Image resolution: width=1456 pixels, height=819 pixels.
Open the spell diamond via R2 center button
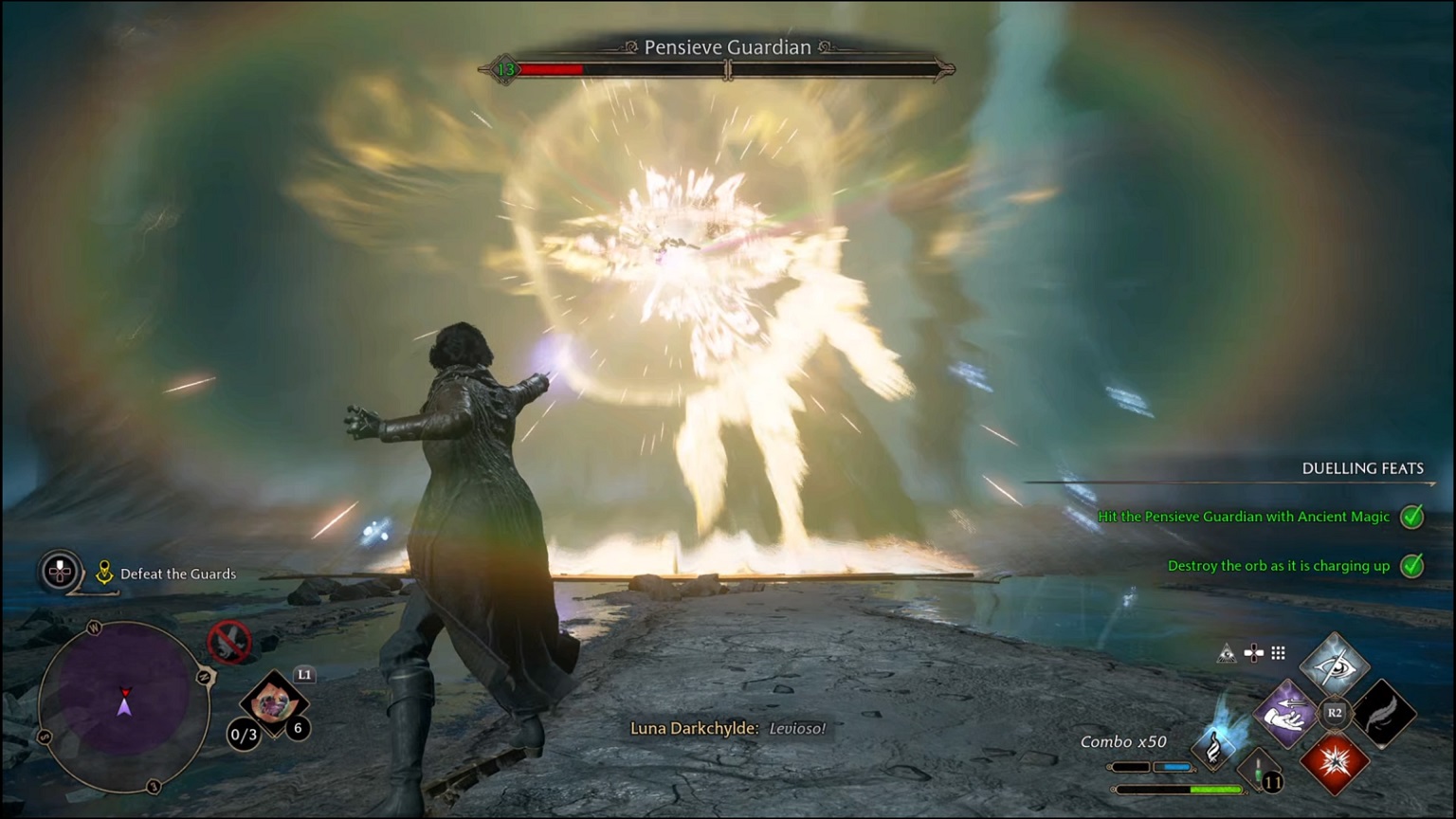pos(1333,713)
